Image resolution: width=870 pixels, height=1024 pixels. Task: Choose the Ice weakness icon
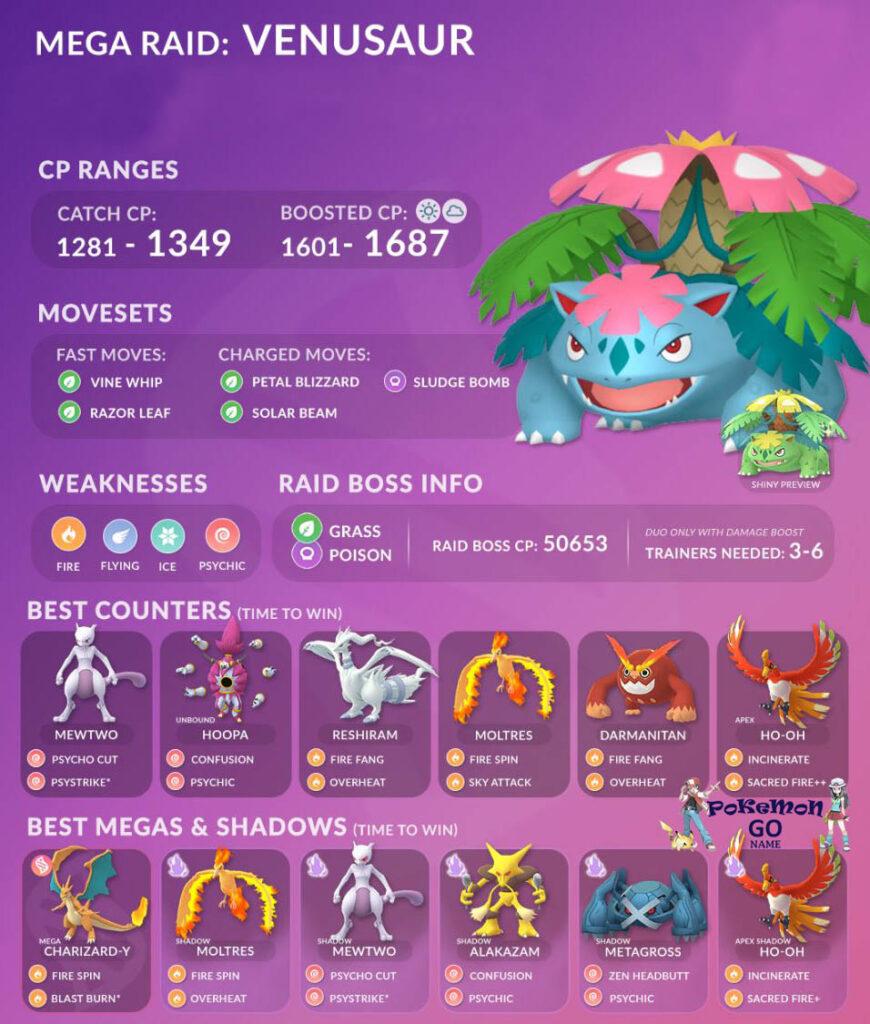coord(168,537)
